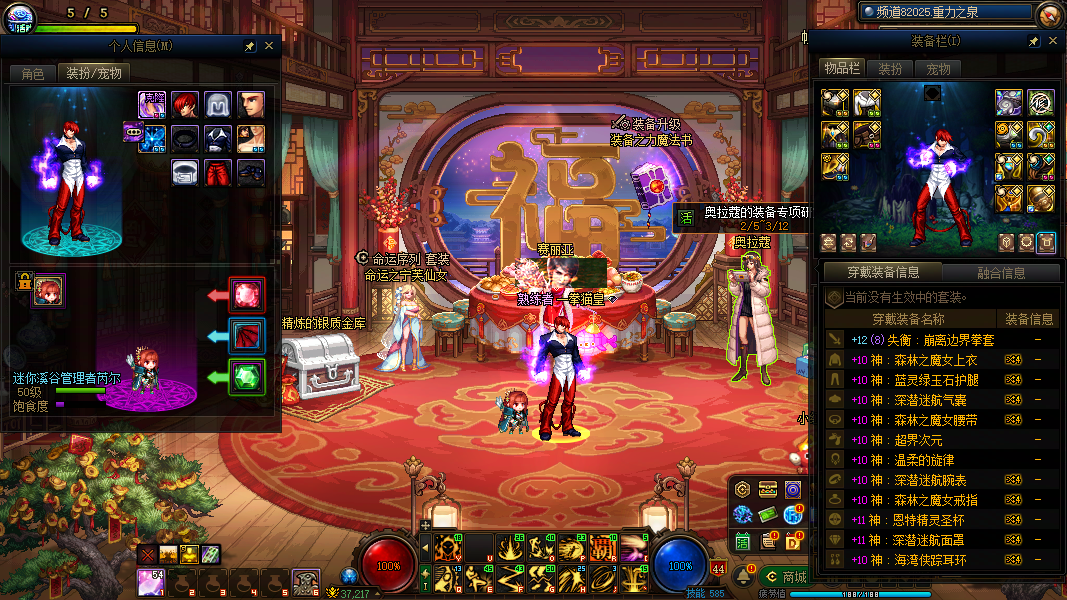Switch to the 角色 character tab
The width and height of the screenshot is (1067, 600).
pyautogui.click(x=33, y=73)
